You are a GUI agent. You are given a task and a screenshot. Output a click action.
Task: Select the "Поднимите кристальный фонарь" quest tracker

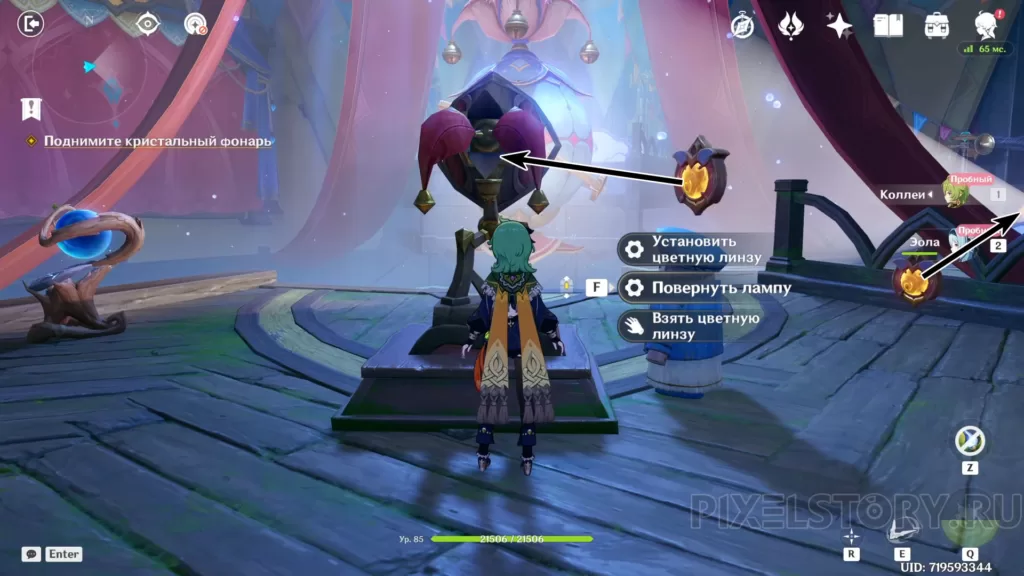coord(157,141)
